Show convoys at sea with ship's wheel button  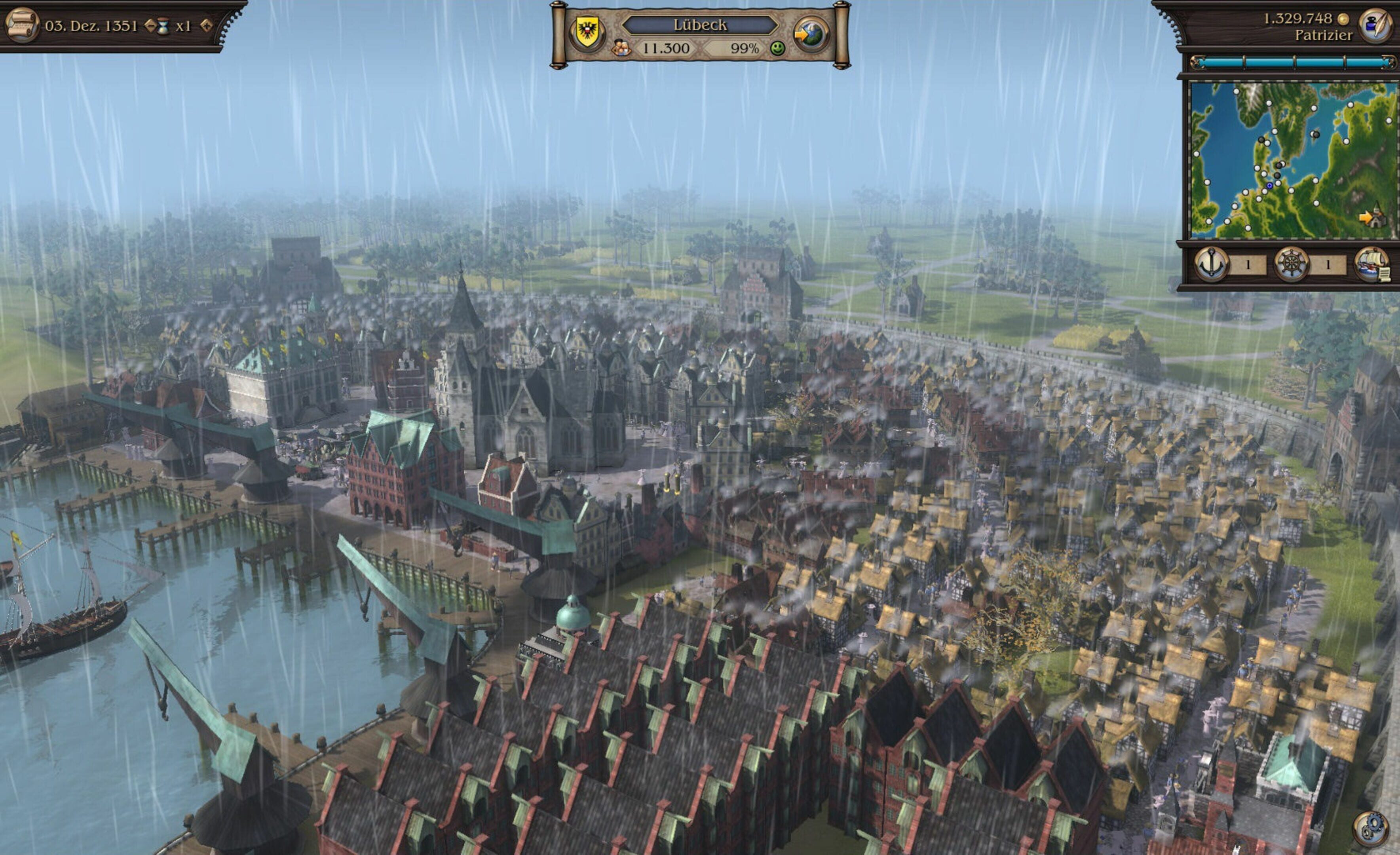1291,264
